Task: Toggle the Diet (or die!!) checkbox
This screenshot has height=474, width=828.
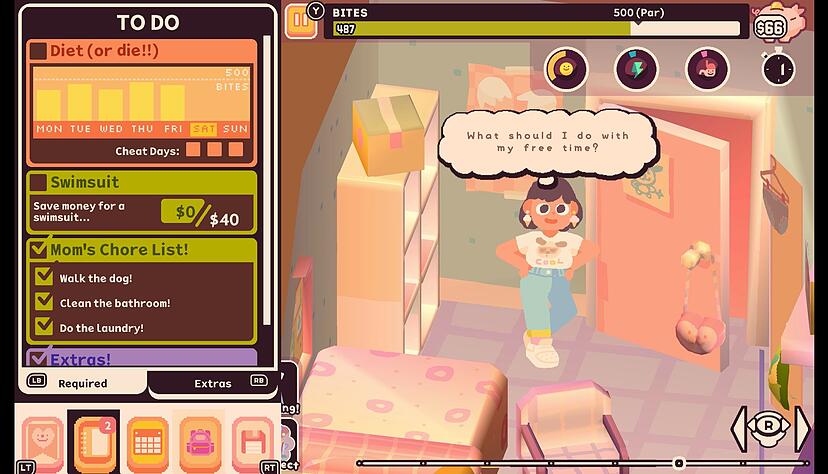Action: (x=38, y=51)
